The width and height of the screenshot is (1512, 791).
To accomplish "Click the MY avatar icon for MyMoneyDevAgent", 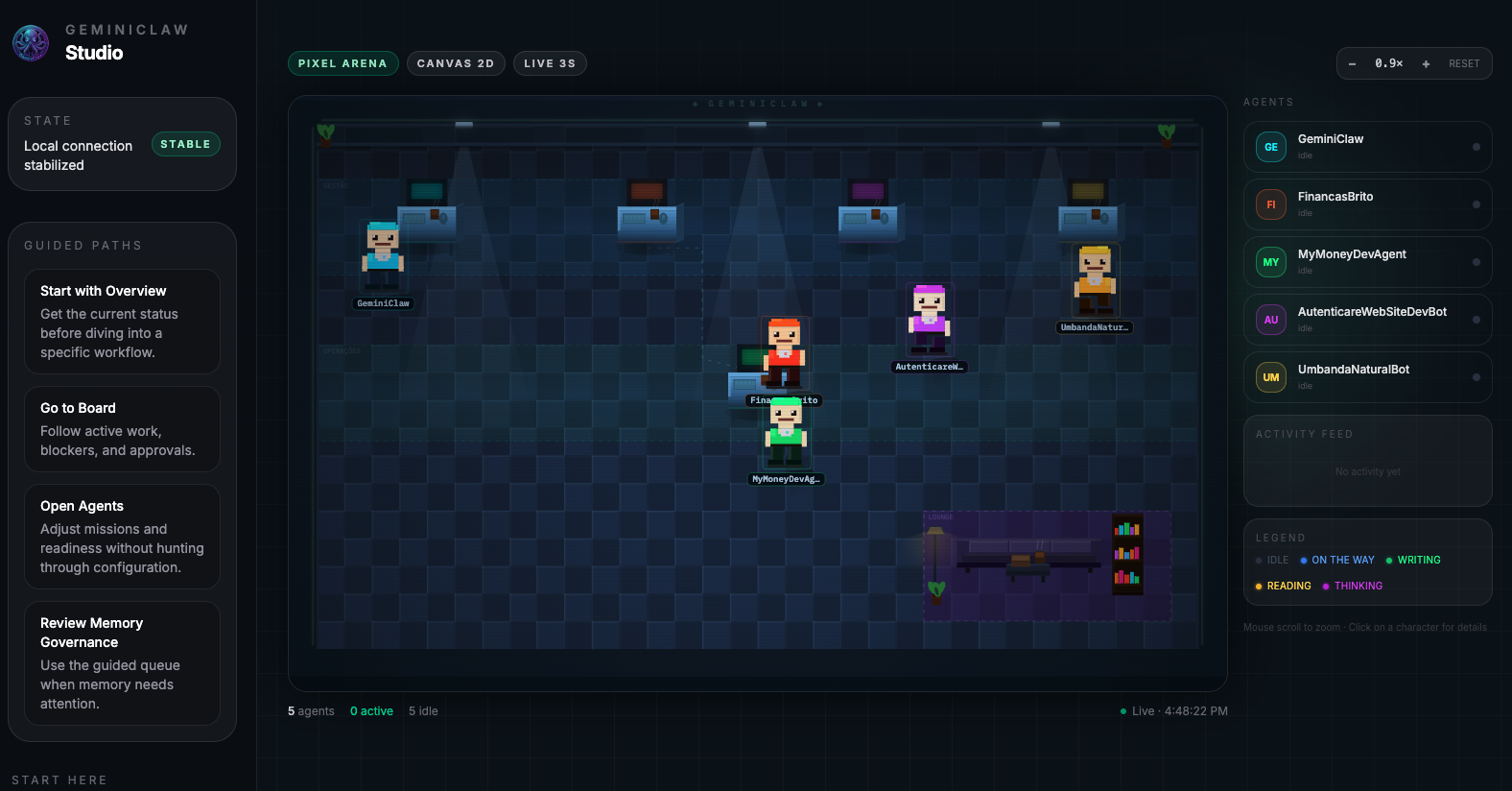I will click(1270, 262).
